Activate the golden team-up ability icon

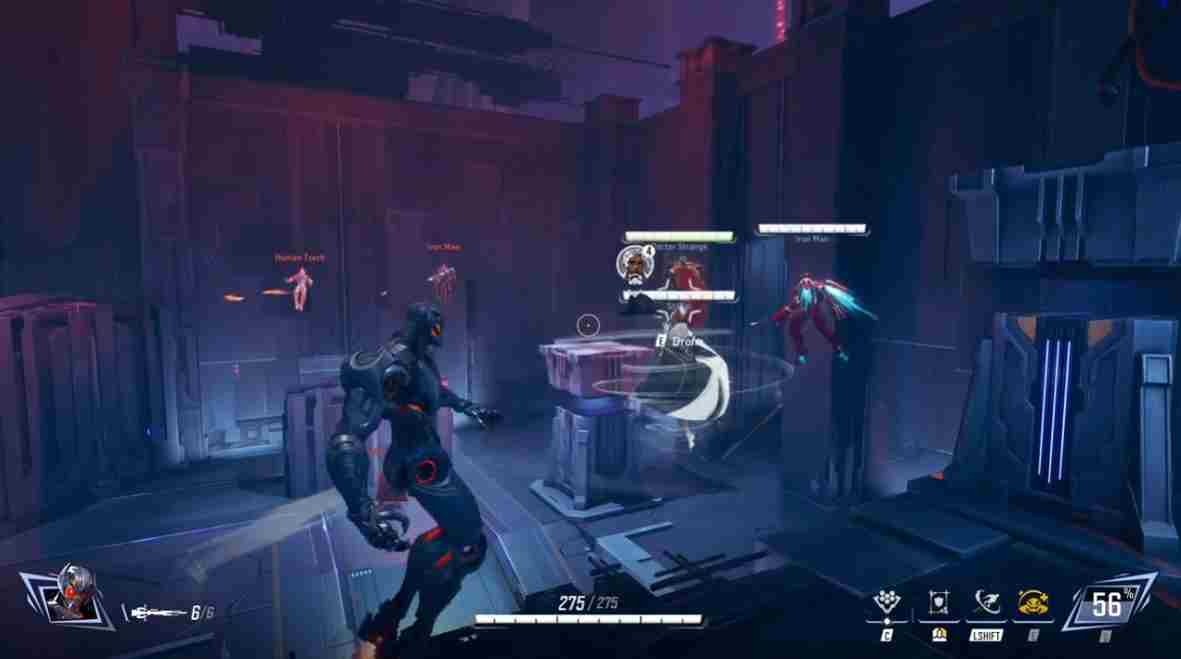[x=1032, y=603]
